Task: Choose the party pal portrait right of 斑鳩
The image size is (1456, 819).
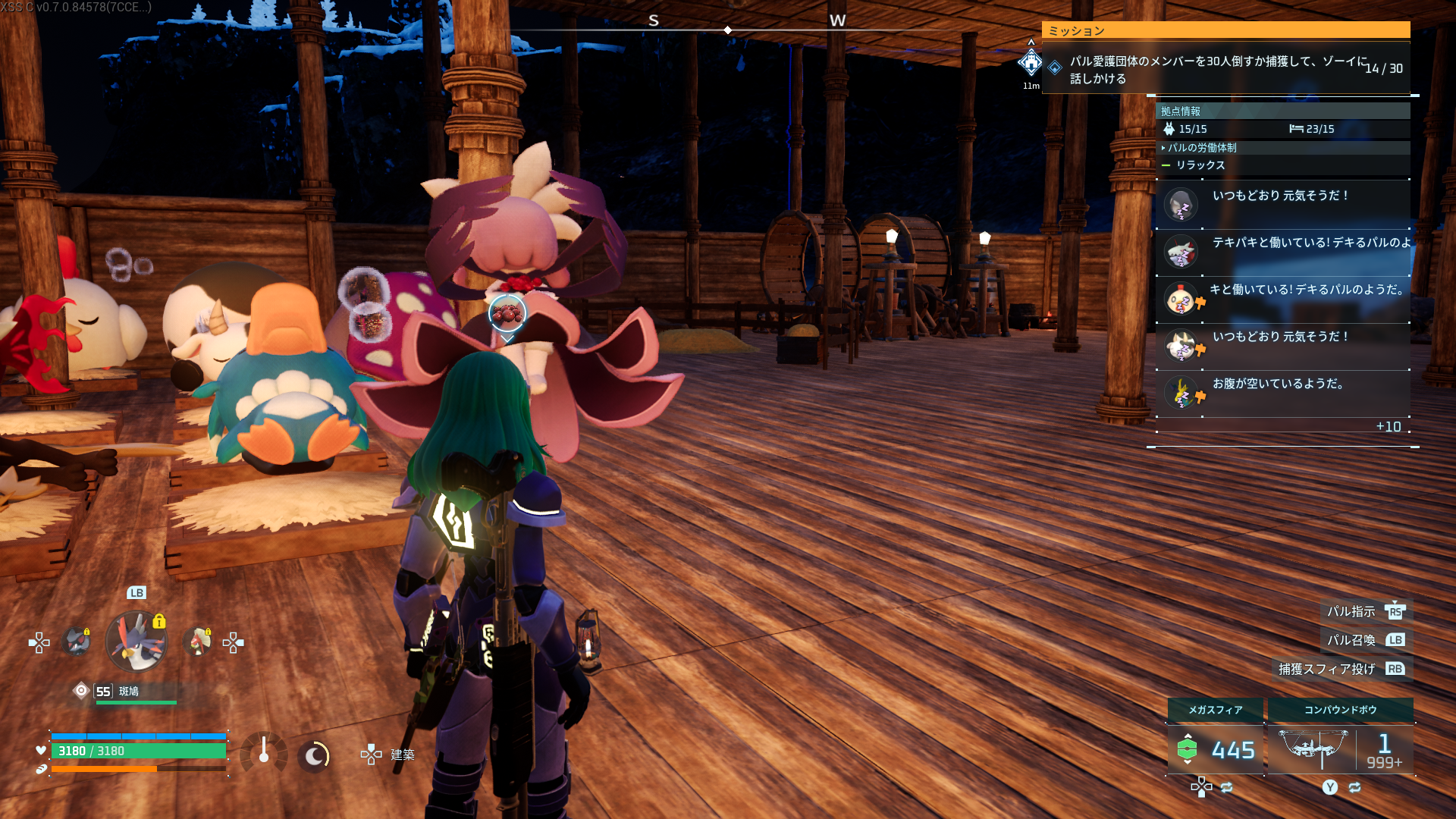Action: pyautogui.click(x=198, y=642)
